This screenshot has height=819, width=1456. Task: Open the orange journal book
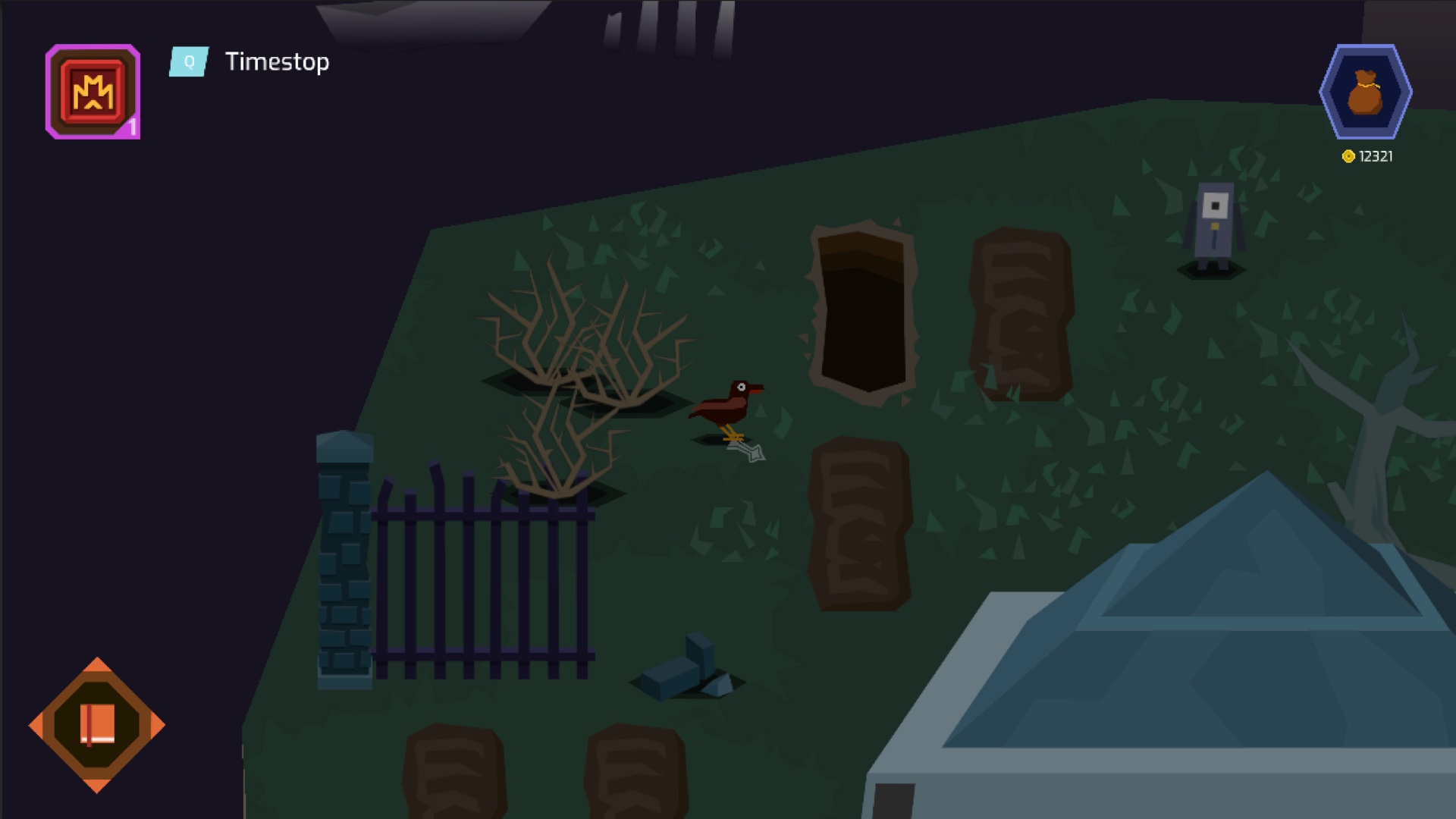tap(97, 725)
